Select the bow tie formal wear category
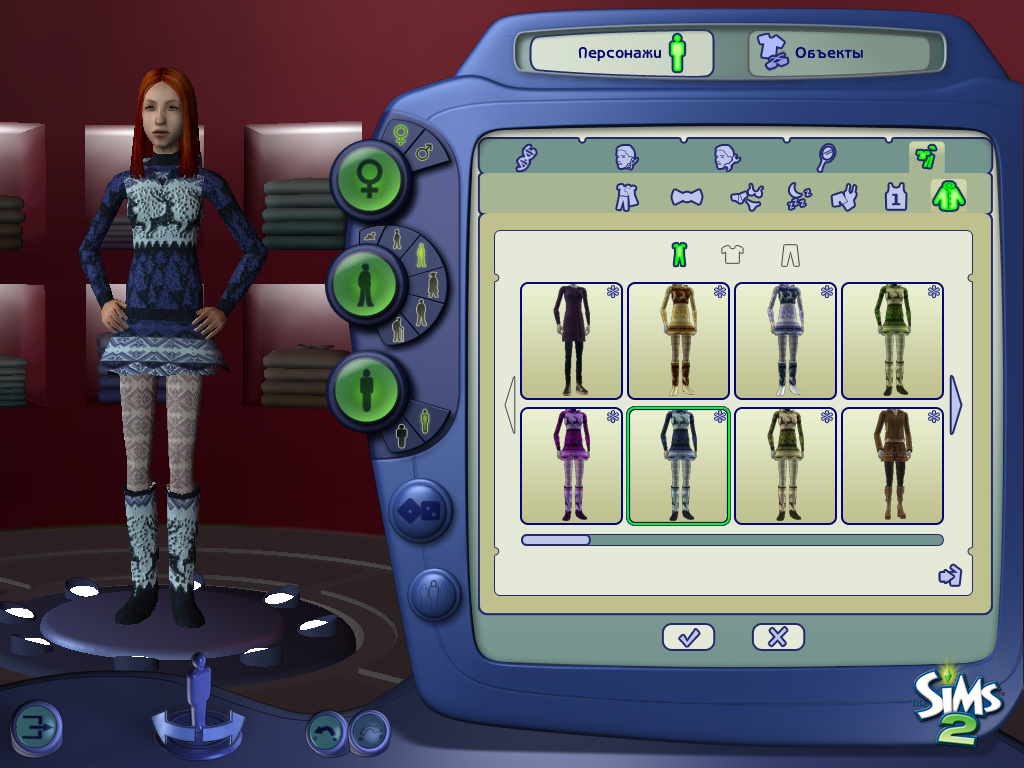 (x=686, y=196)
